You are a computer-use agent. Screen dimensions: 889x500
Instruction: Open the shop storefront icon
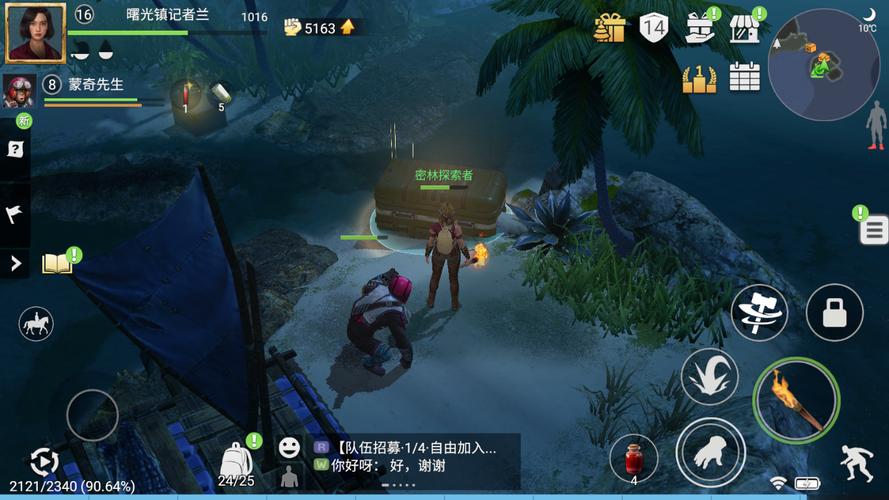(x=744, y=28)
